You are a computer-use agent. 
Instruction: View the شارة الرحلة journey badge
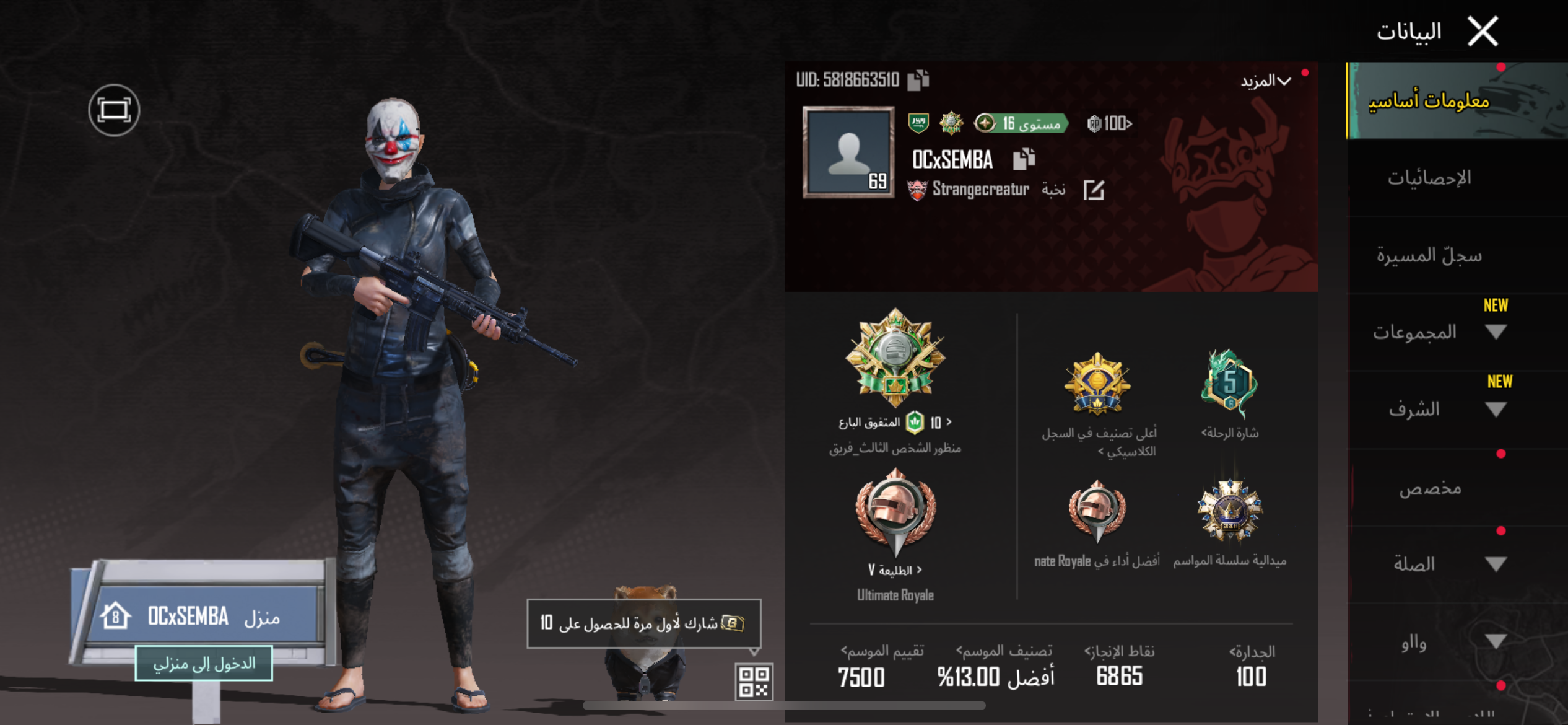click(x=1230, y=384)
